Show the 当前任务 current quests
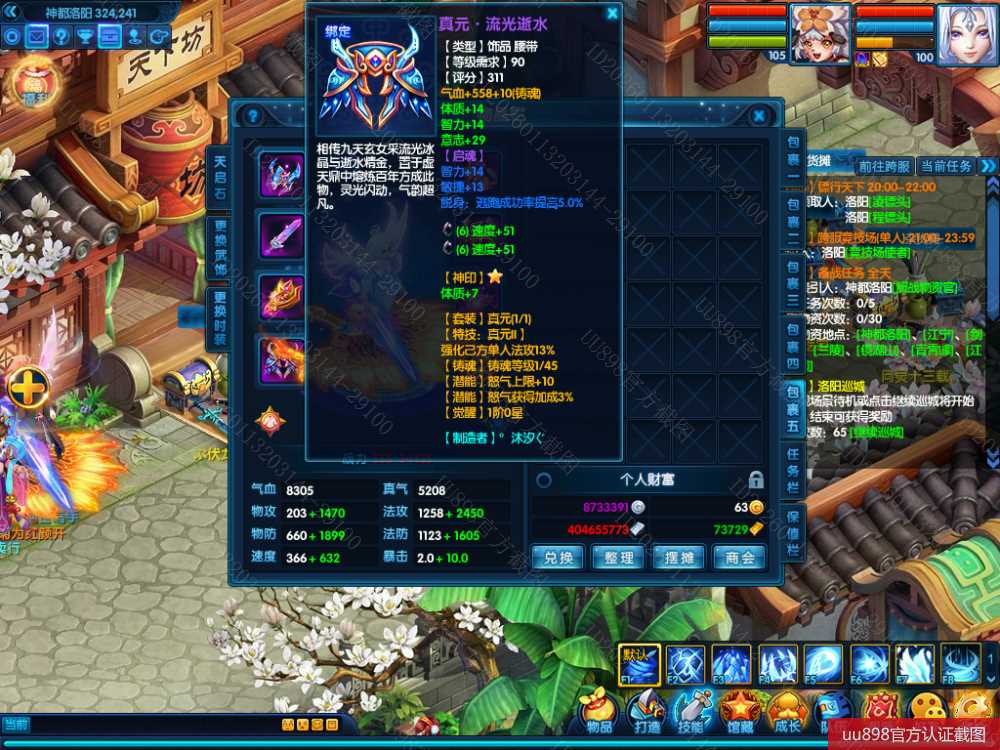The width and height of the screenshot is (1000, 750). 946,166
